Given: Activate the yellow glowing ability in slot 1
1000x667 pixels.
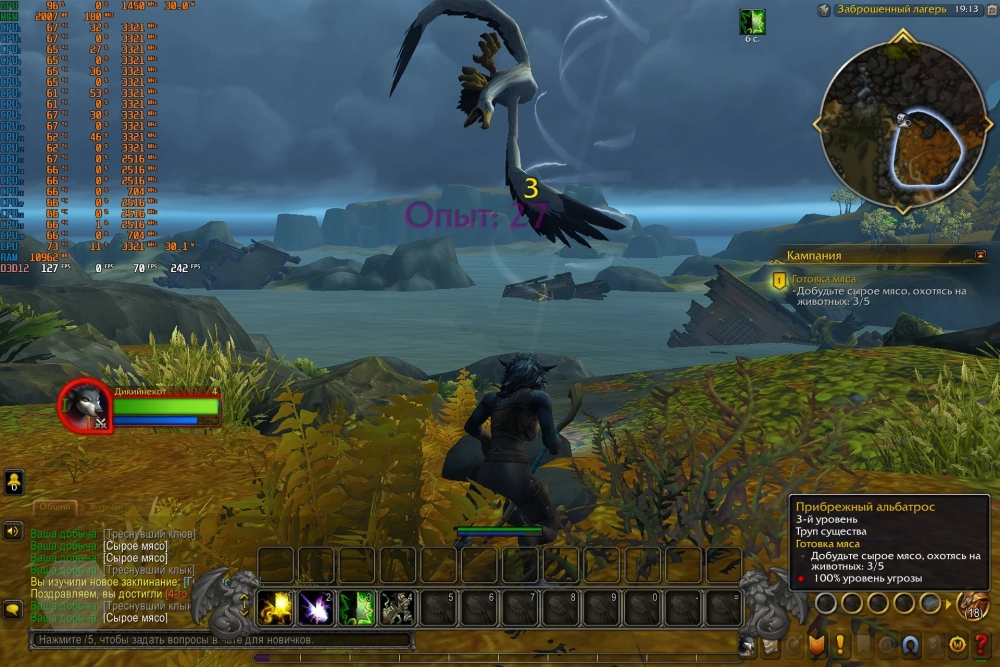Looking at the screenshot, I should pos(275,607).
